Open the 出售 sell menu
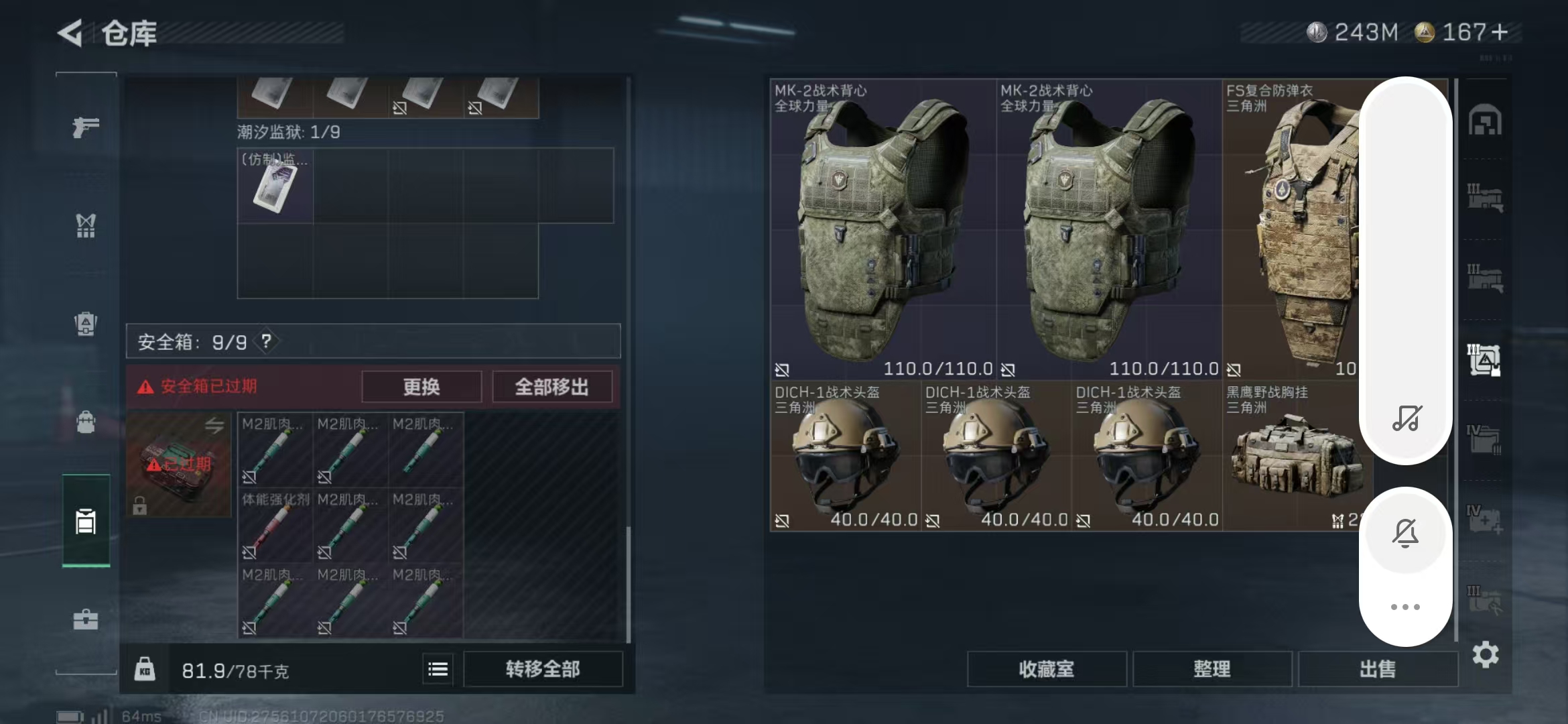This screenshot has height=724, width=1568. [1377, 669]
